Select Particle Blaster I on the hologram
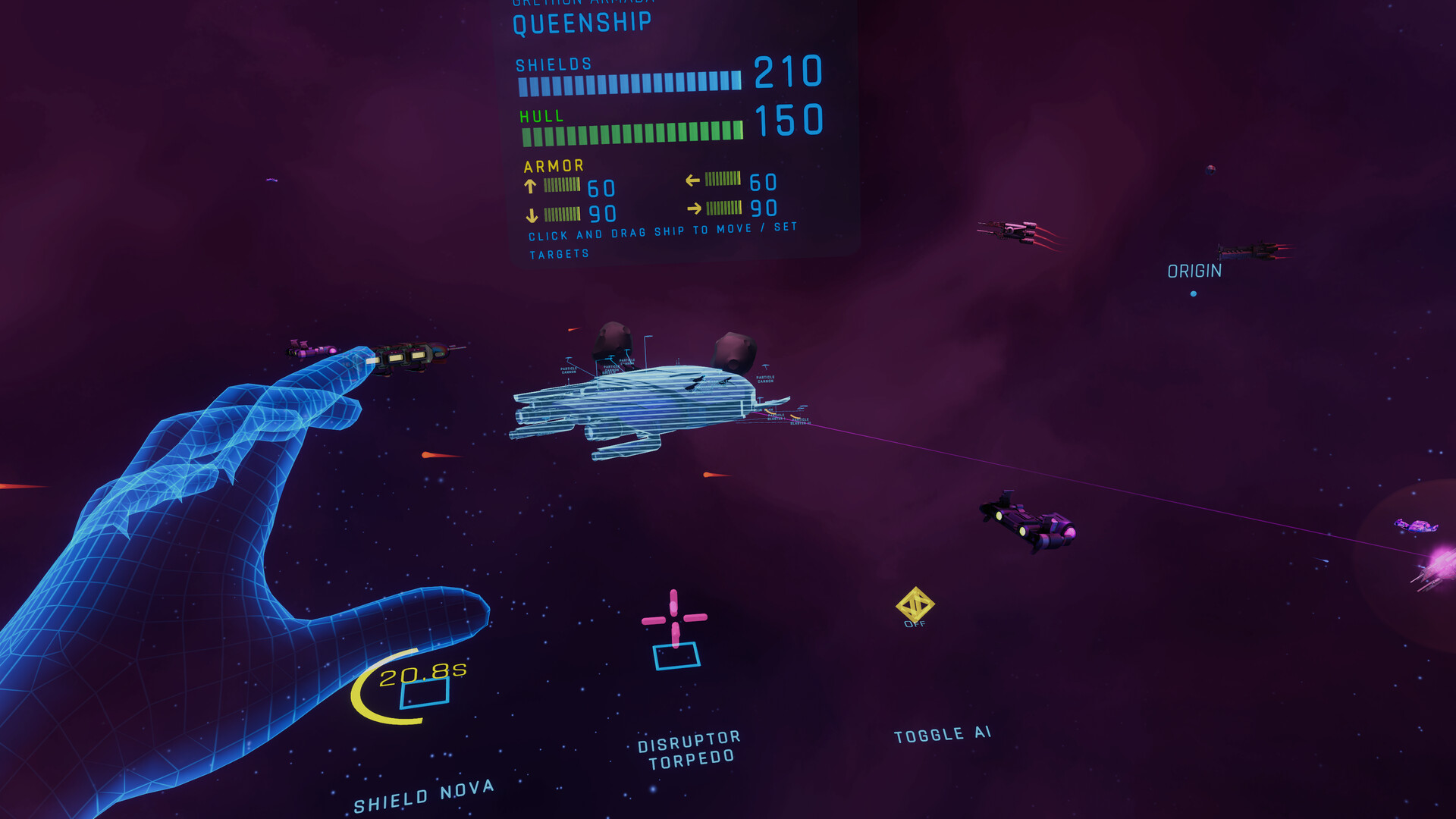 776,417
